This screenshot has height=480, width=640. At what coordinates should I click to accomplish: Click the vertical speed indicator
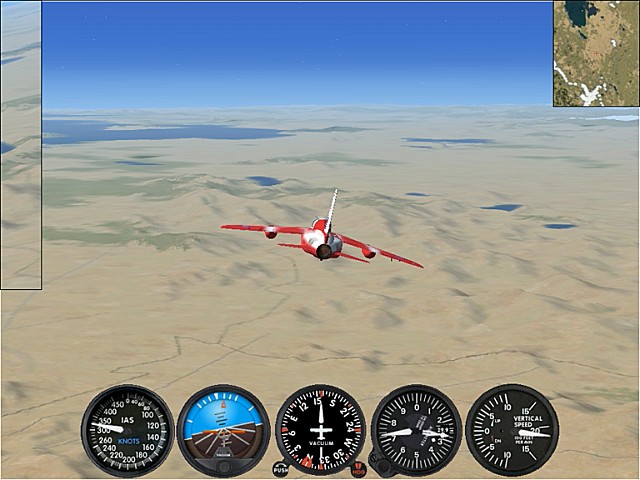tap(512, 430)
